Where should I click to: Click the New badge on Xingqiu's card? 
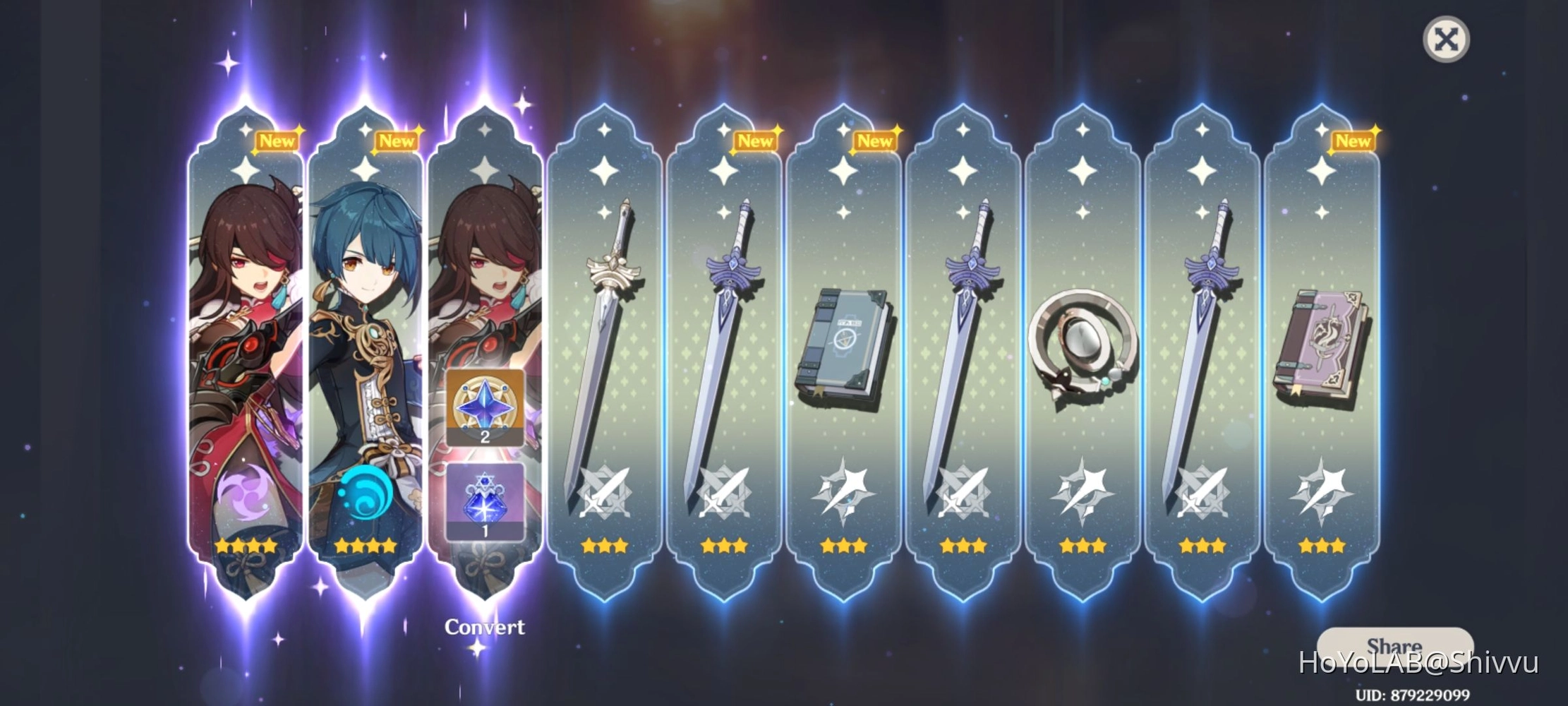pyautogui.click(x=397, y=141)
